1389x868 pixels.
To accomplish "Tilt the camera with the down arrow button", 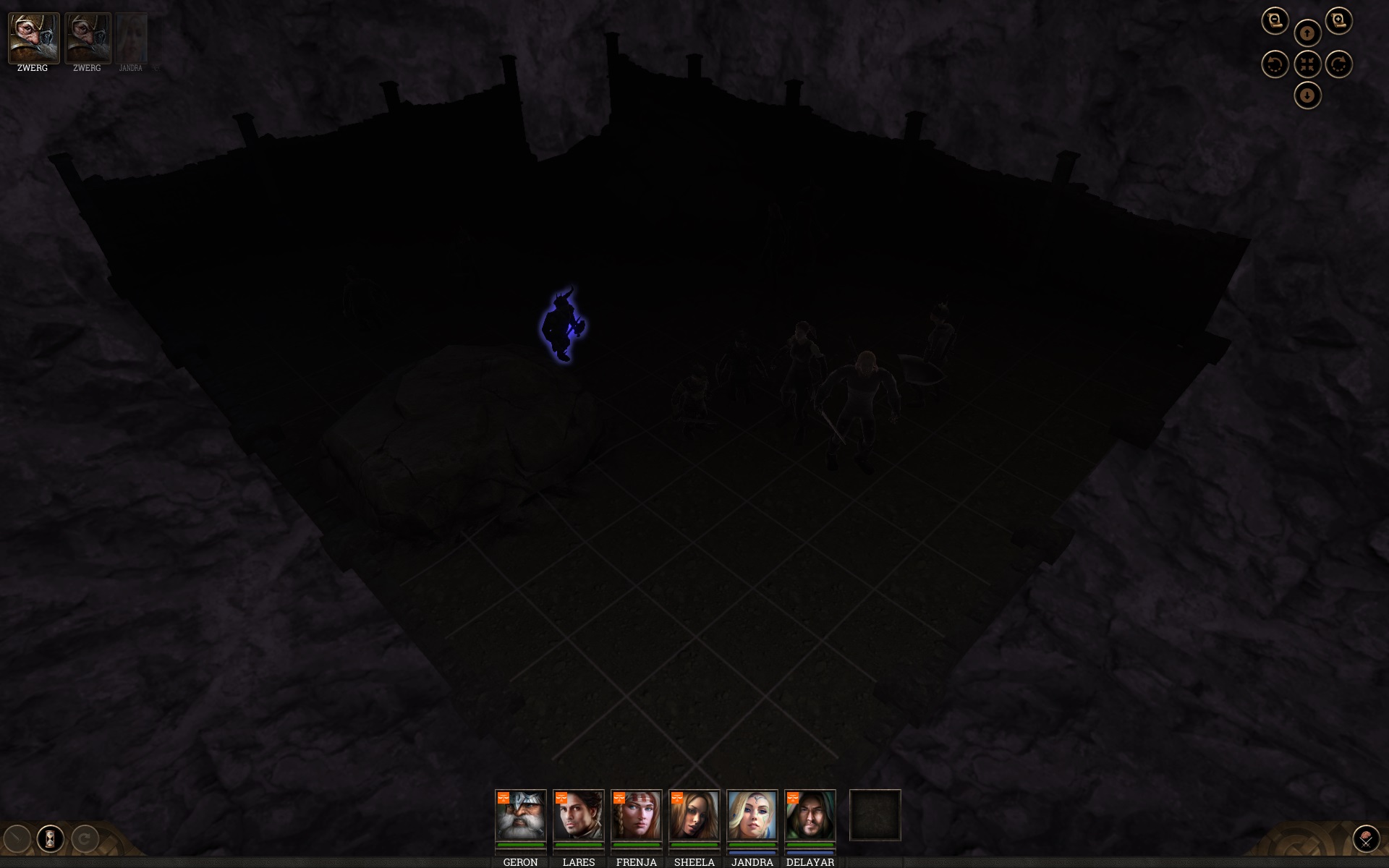I will [x=1307, y=95].
